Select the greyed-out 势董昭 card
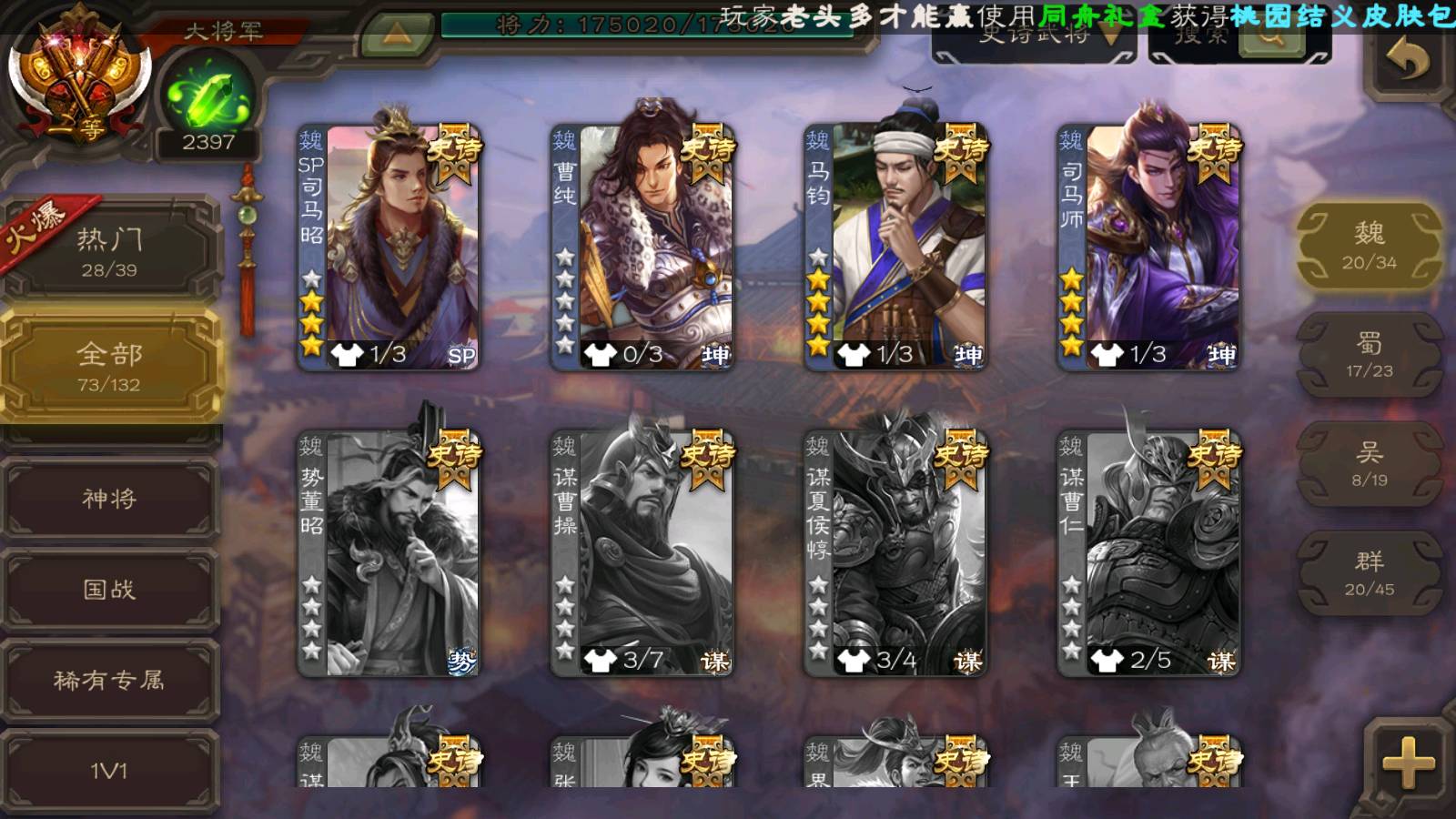Viewport: 1456px width, 819px height. tap(389, 553)
